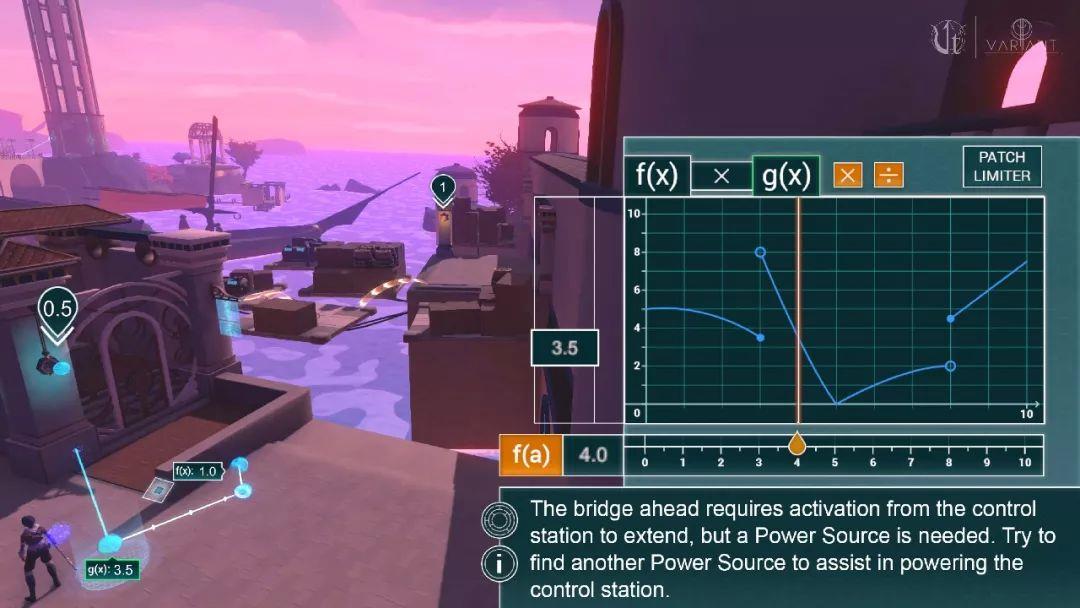Viewport: 1080px width, 608px height.
Task: Choose the orange multiply operator button
Action: click(x=848, y=176)
